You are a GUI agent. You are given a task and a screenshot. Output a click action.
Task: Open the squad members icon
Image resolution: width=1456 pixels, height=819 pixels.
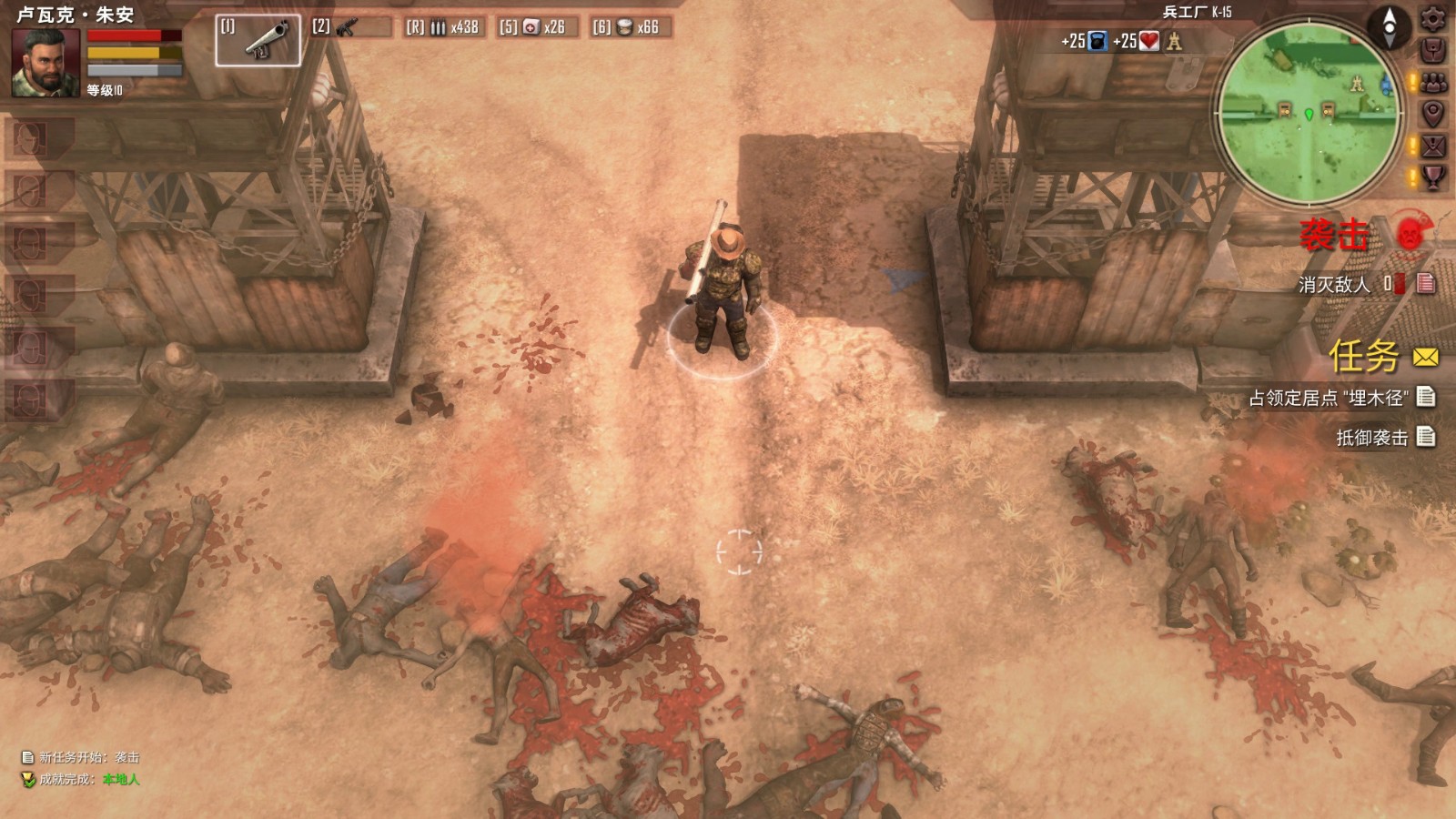pyautogui.click(x=1433, y=81)
